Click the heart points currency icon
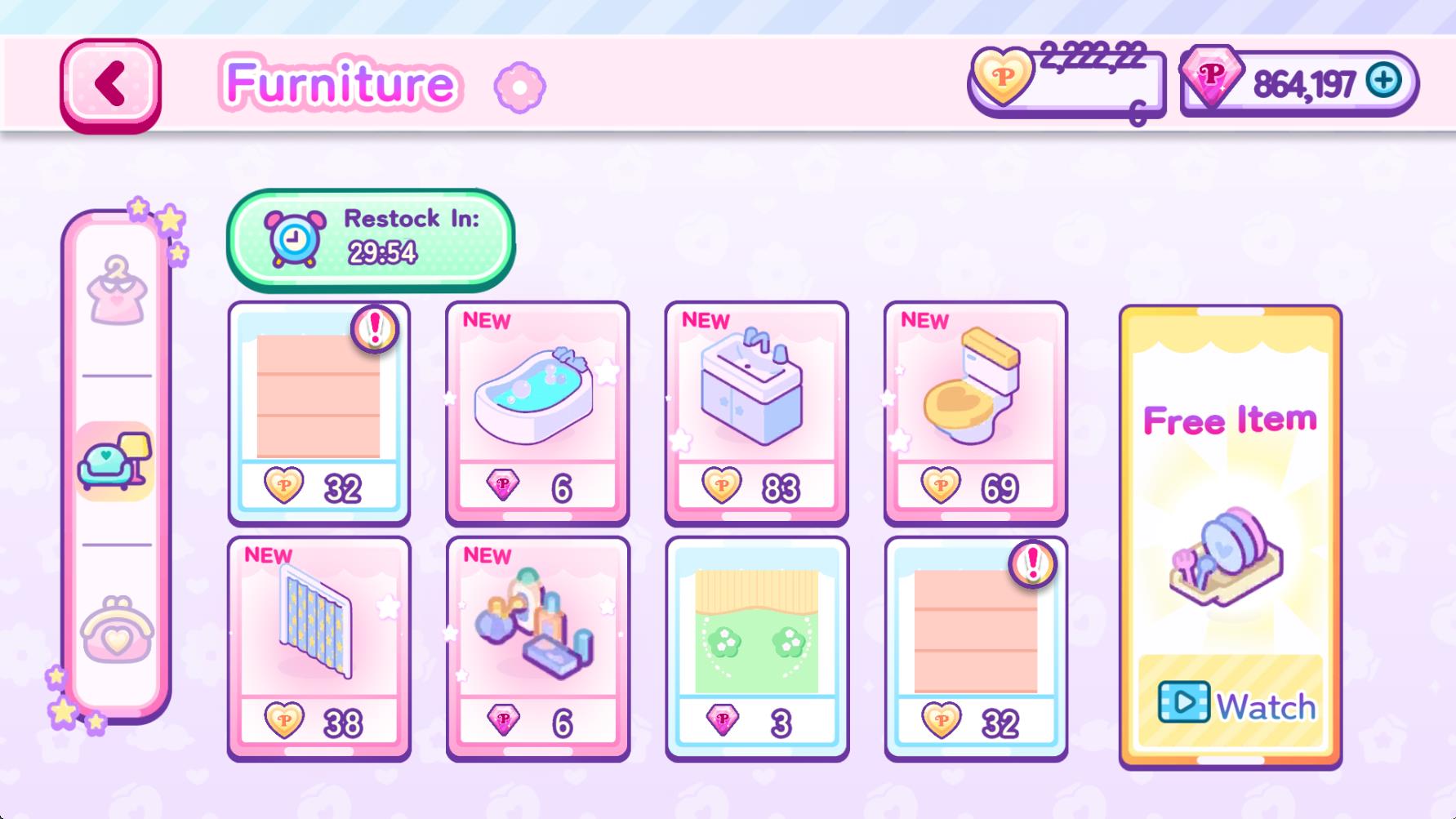This screenshot has width=1456, height=819. 1001,80
